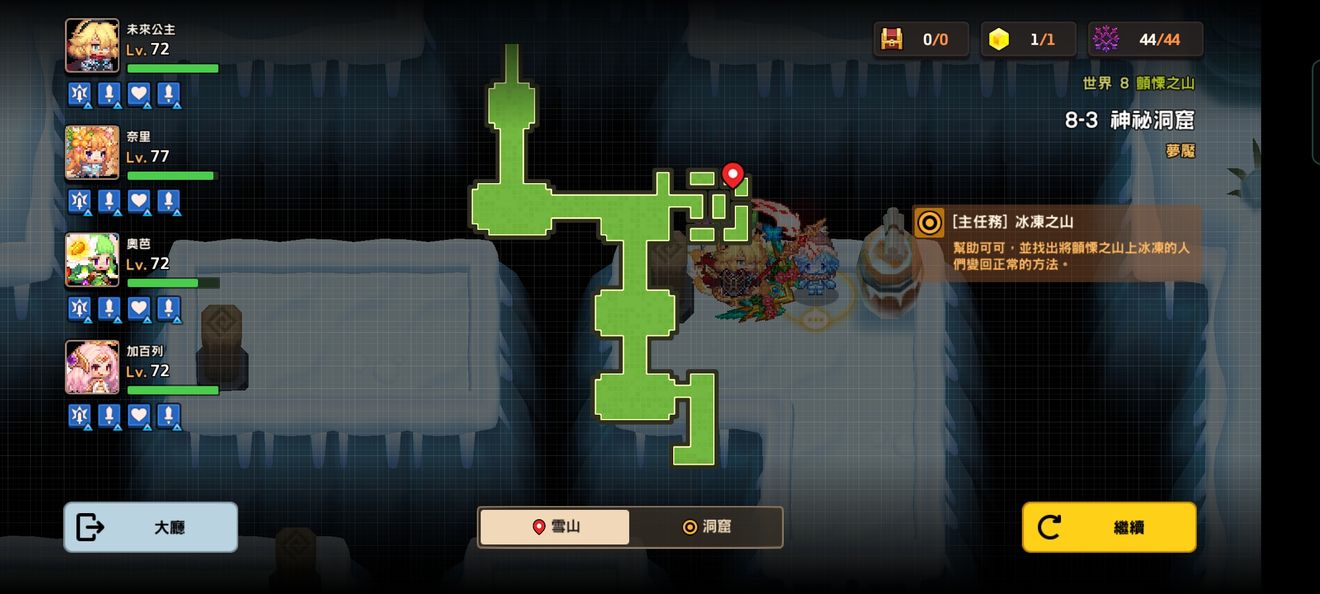Switch to the 洞窟 map tab

(706, 527)
